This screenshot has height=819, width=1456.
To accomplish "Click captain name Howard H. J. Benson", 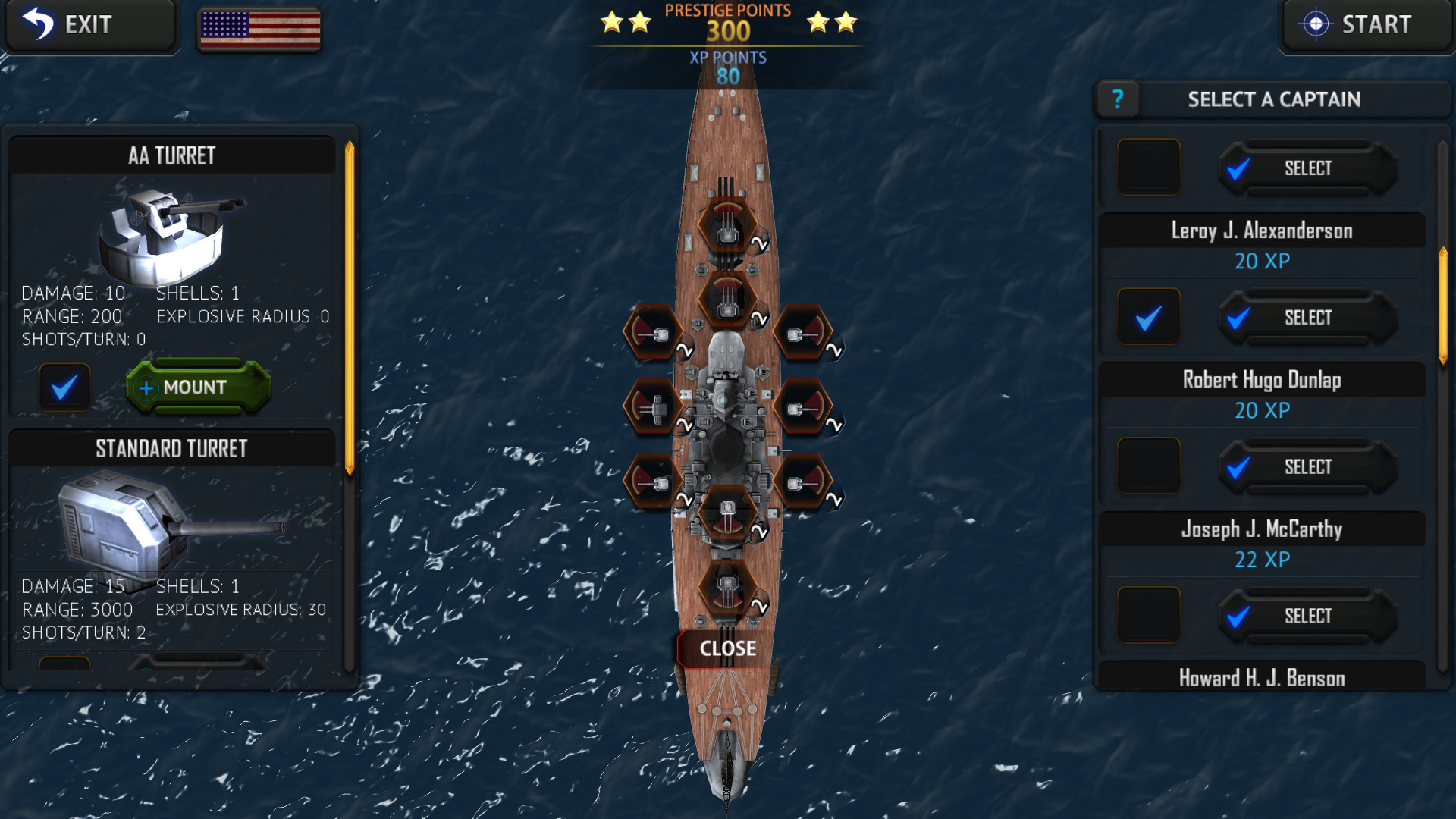I will pos(1261,678).
